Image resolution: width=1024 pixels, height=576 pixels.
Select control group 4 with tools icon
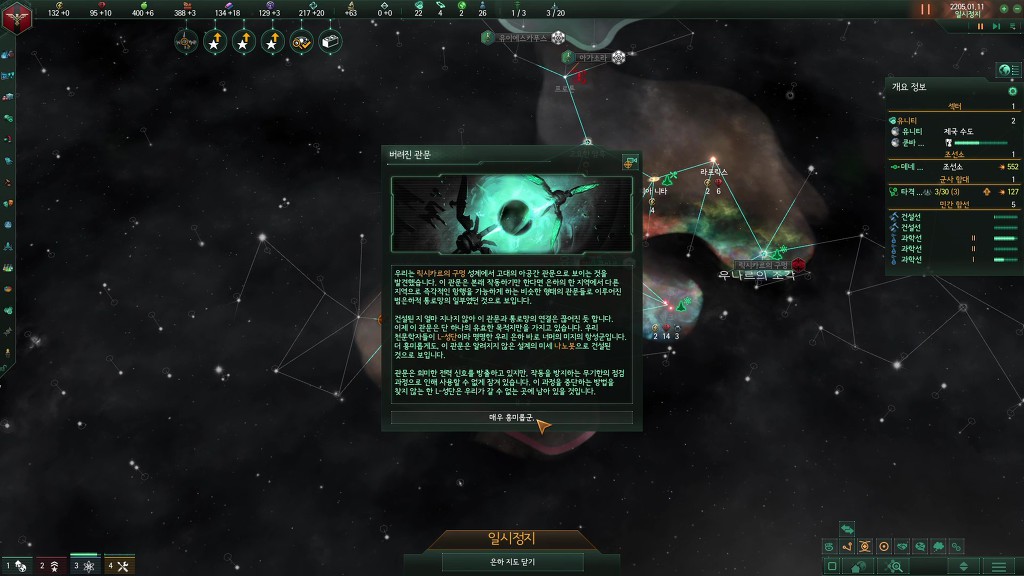point(119,565)
